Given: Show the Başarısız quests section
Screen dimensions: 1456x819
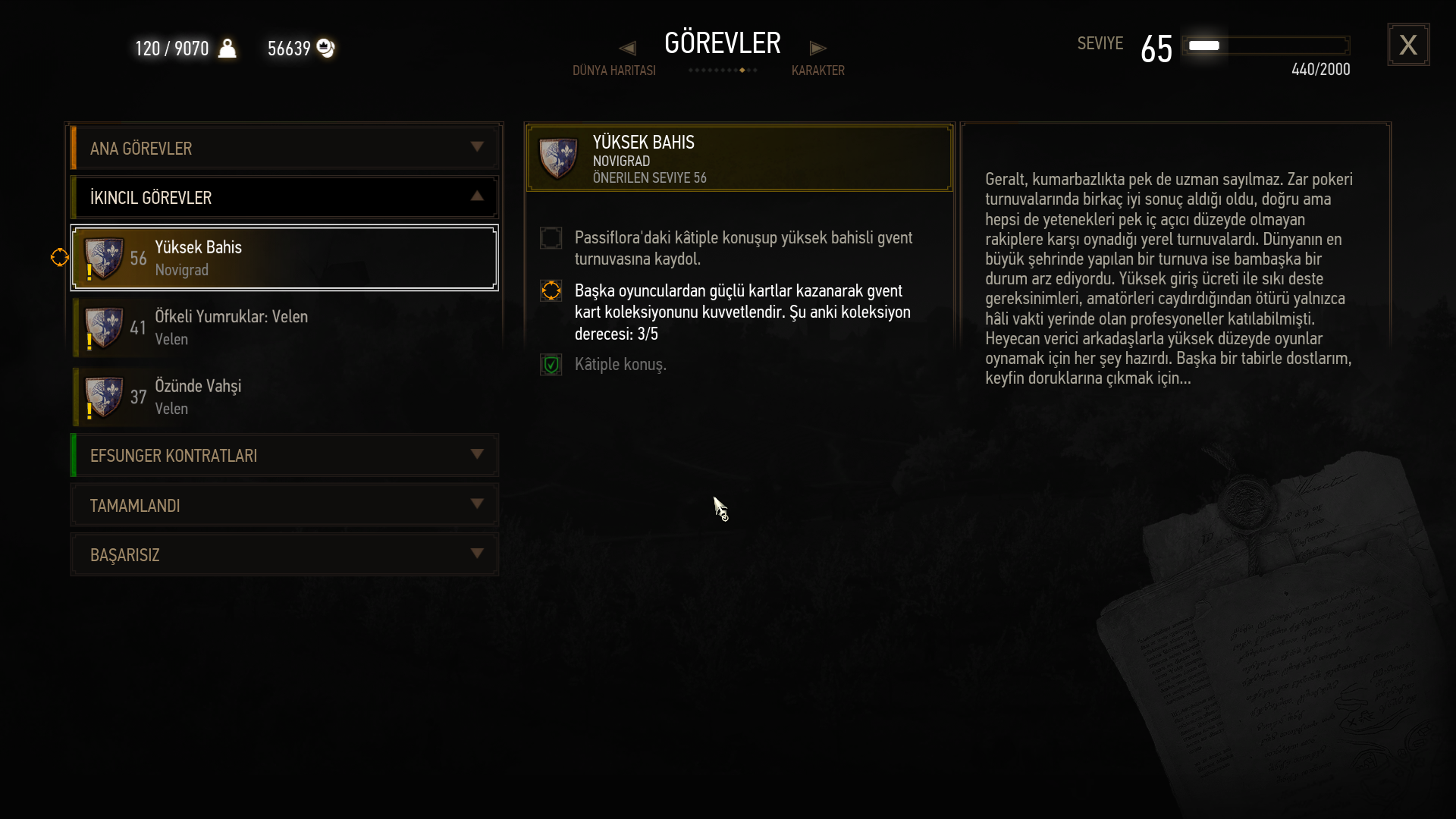Looking at the screenshot, I should 284,554.
